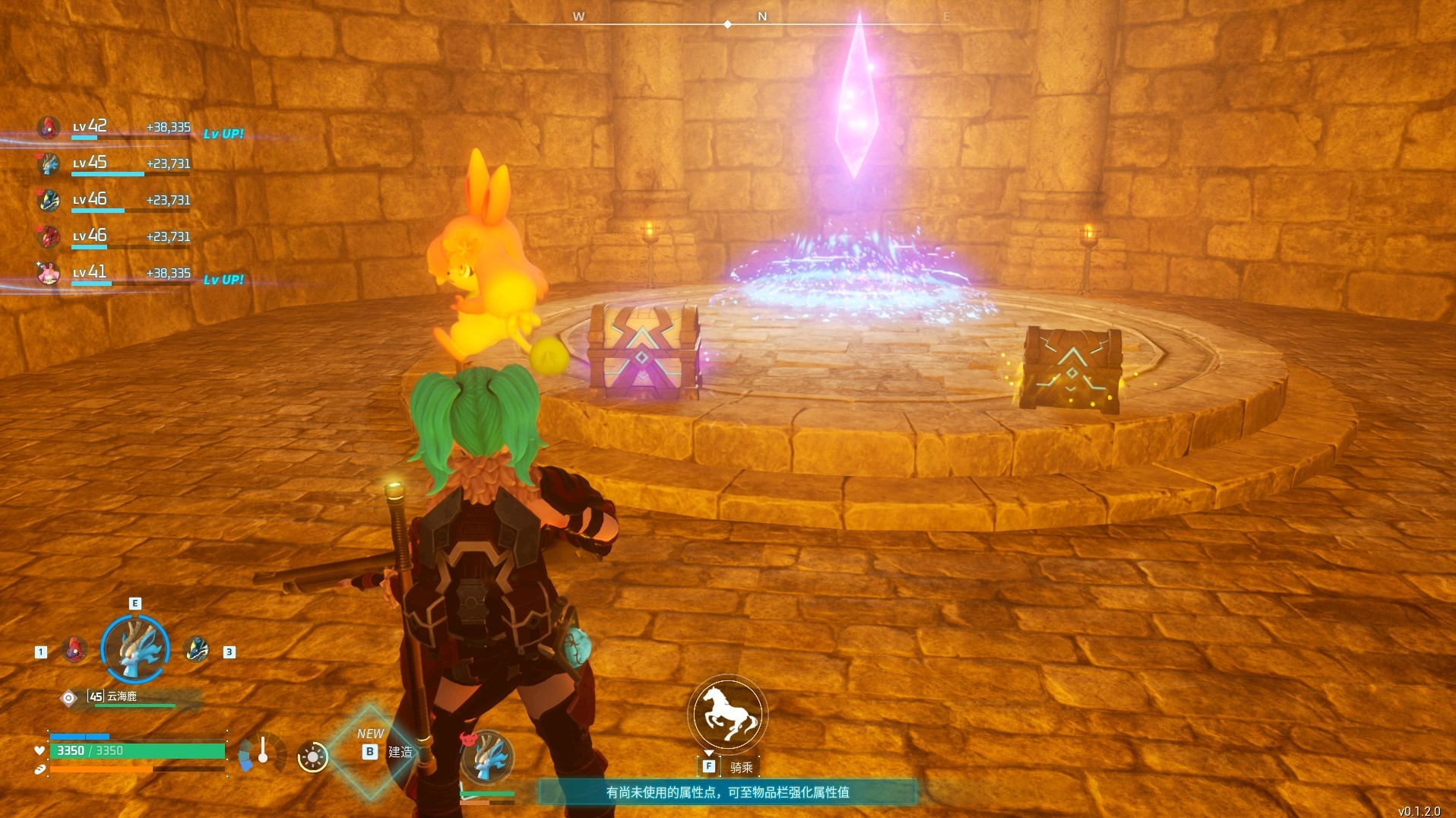This screenshot has height=818, width=1456.
Task: Open the unused attribute points notification banner
Action: [727, 792]
